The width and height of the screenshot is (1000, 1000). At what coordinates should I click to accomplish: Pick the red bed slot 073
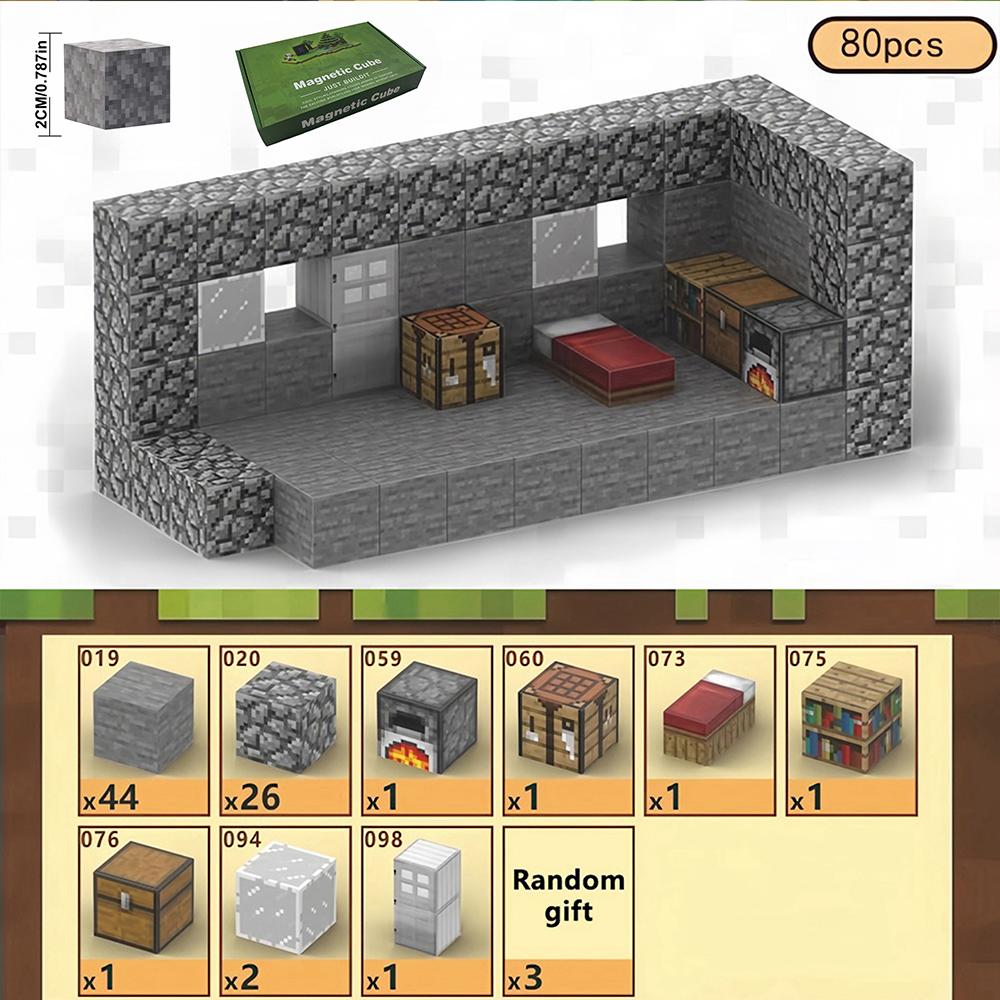710,729
